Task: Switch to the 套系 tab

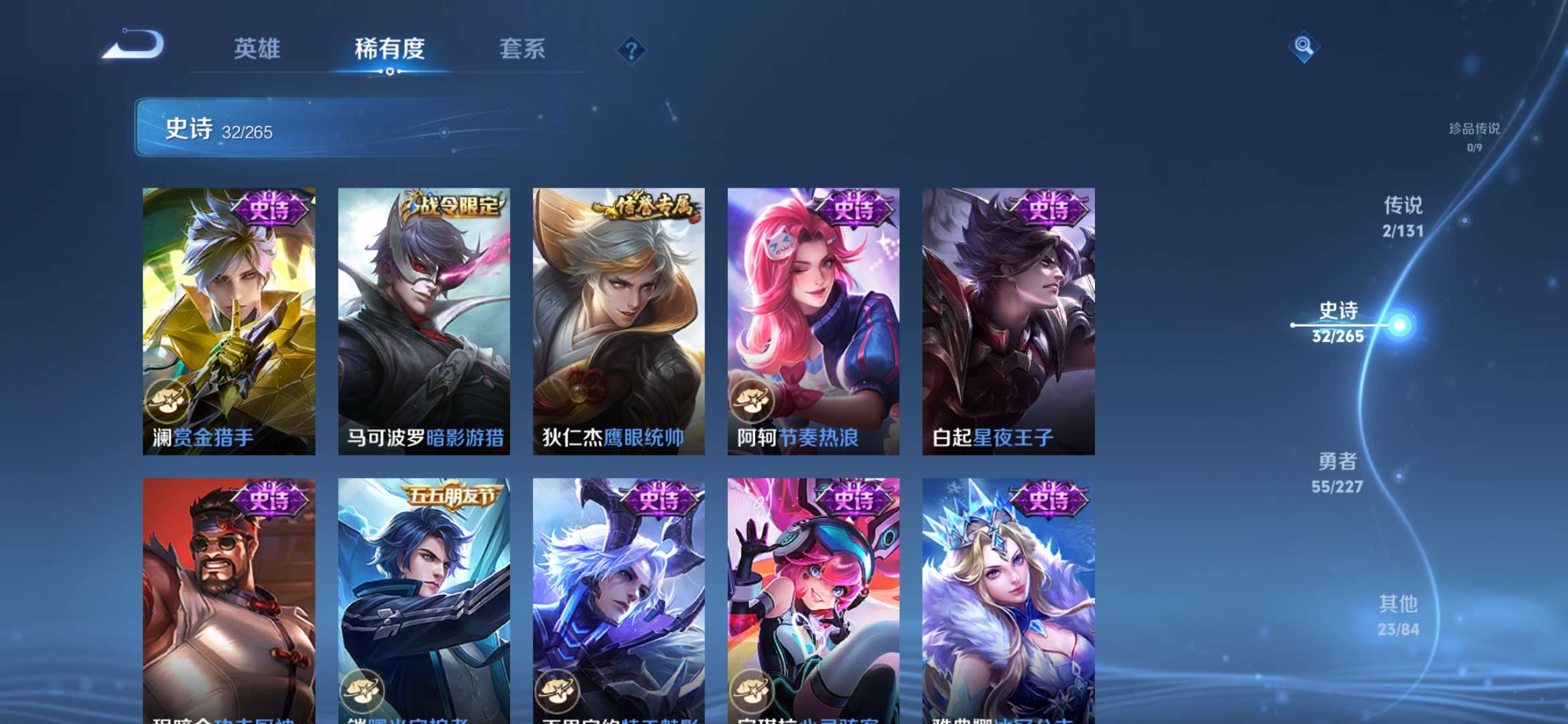Action: click(x=522, y=49)
